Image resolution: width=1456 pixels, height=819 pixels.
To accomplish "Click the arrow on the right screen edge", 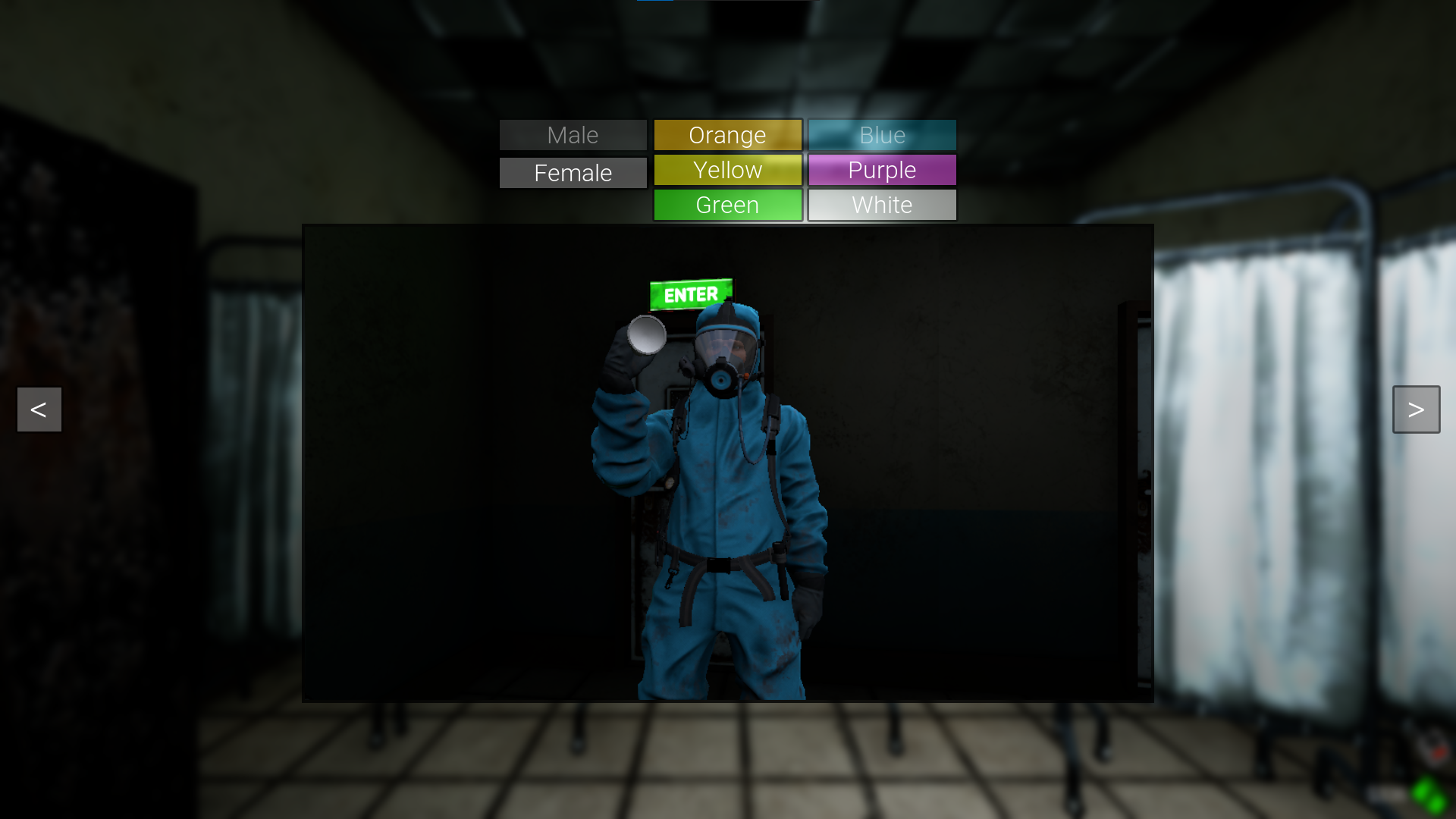I will (1417, 409).
